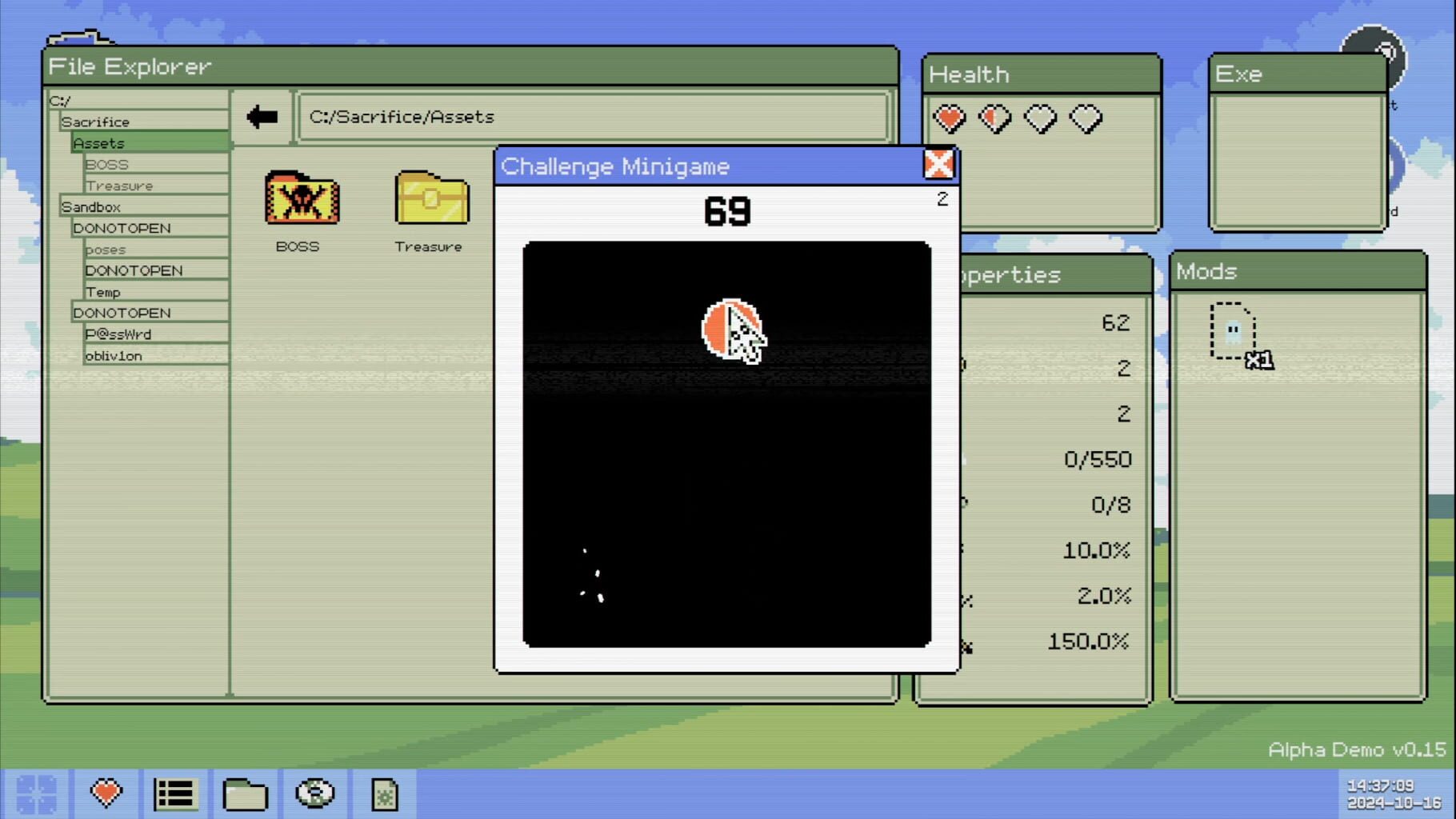Click the disc icon on the taskbar
The image size is (1456, 819).
coord(314,793)
